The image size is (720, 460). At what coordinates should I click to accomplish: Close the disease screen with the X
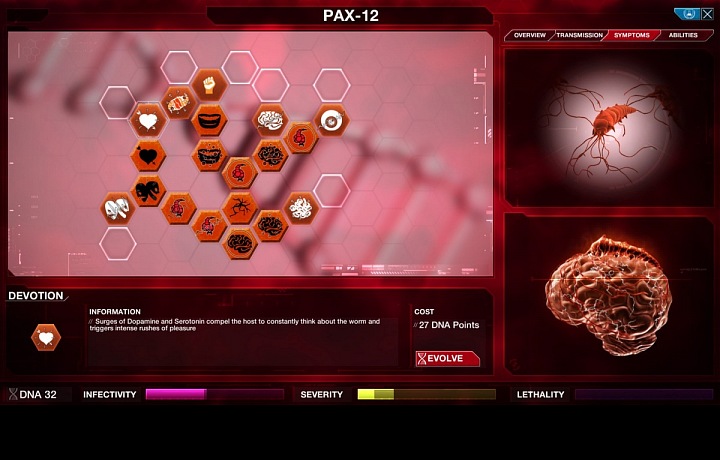pyautogui.click(x=707, y=14)
